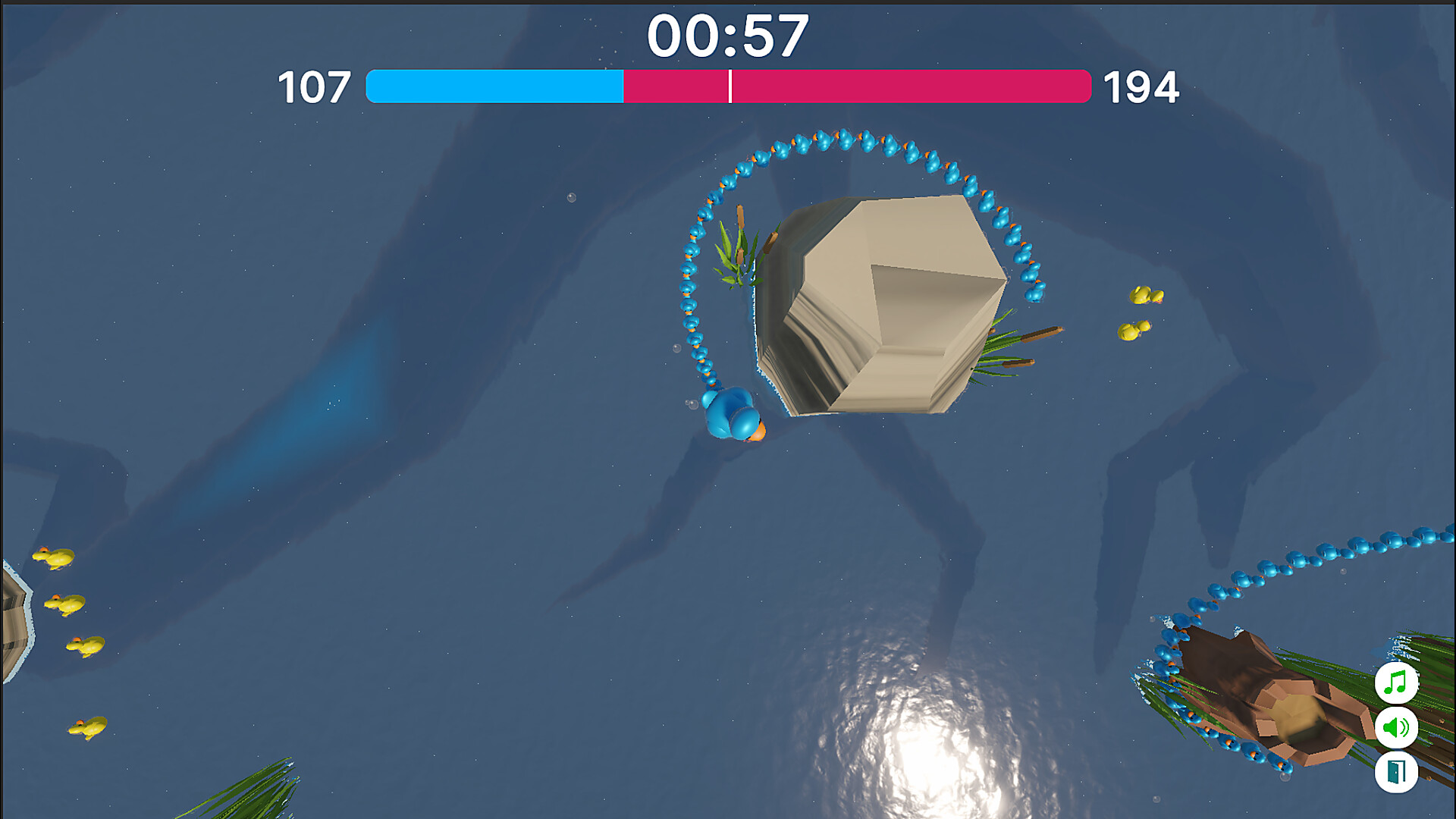This screenshot has height=819, width=1456.
Task: Click the green music icon button
Action: 1398,683
